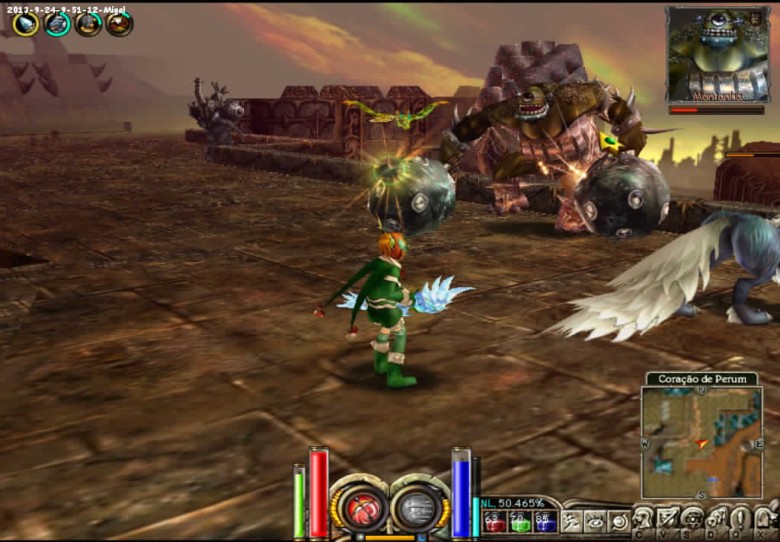Select the wolf buff icon with teal ring
This screenshot has width=780, height=542.
(58, 23)
